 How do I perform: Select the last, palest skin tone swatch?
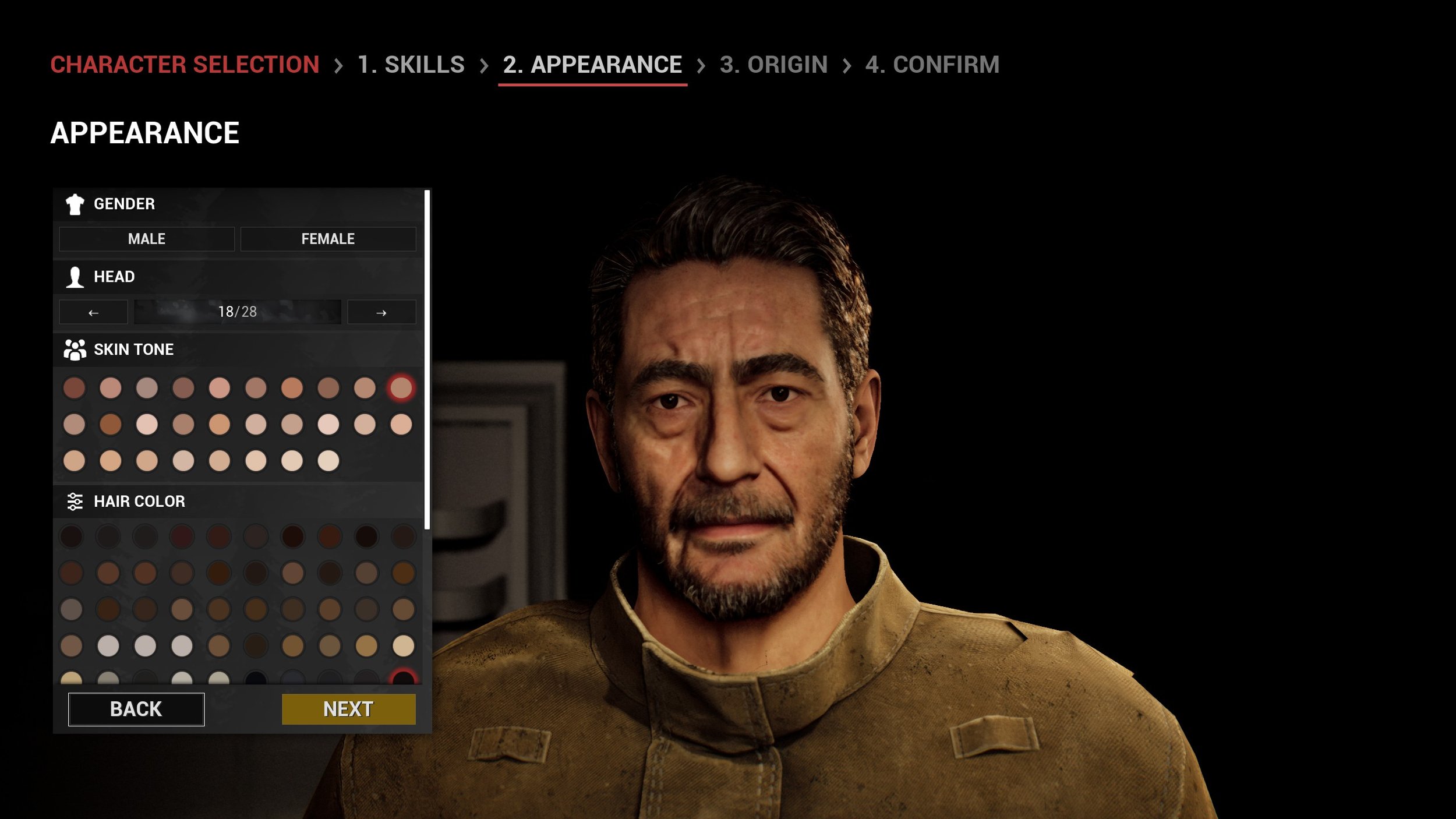click(x=328, y=461)
